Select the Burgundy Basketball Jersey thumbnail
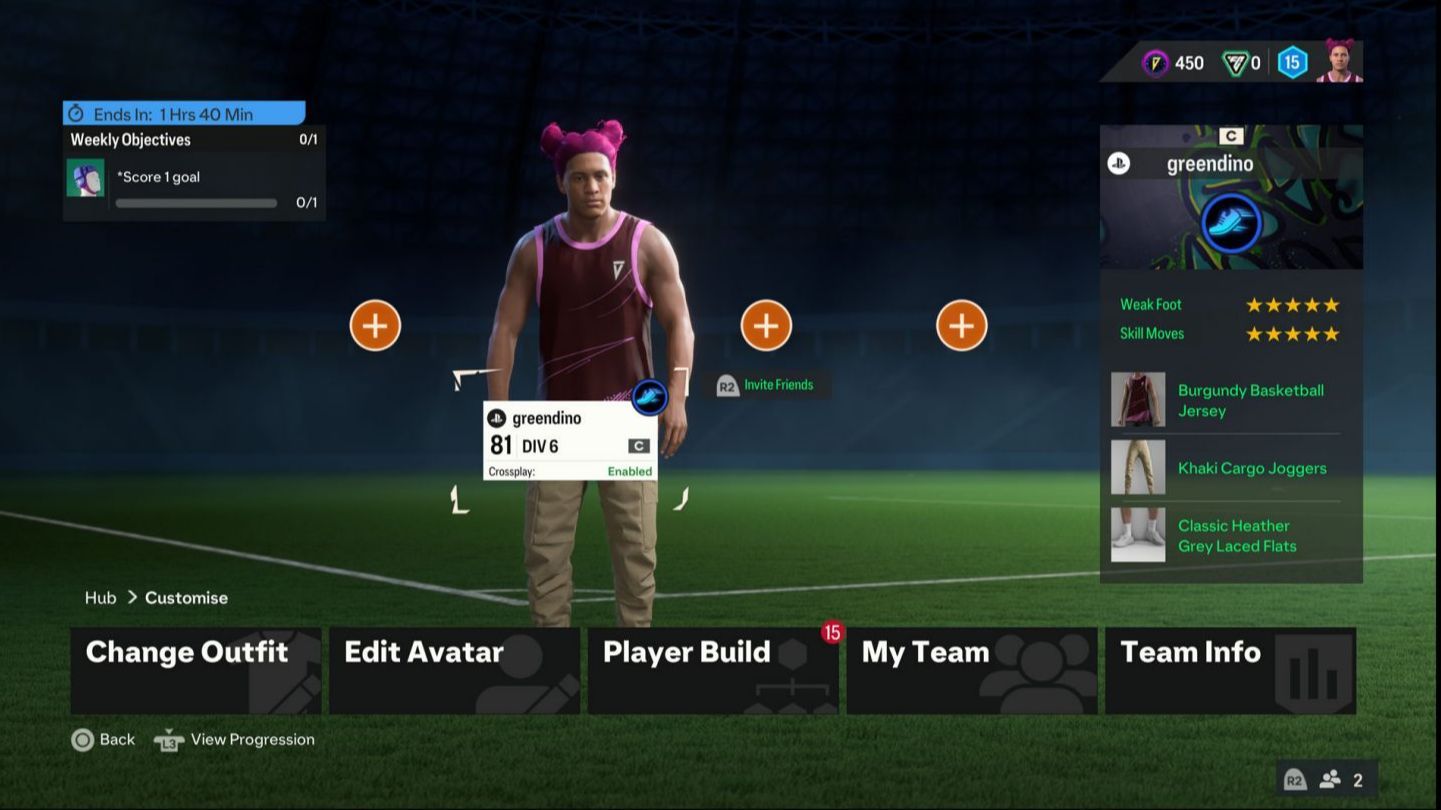This screenshot has width=1441, height=810. coord(1137,399)
